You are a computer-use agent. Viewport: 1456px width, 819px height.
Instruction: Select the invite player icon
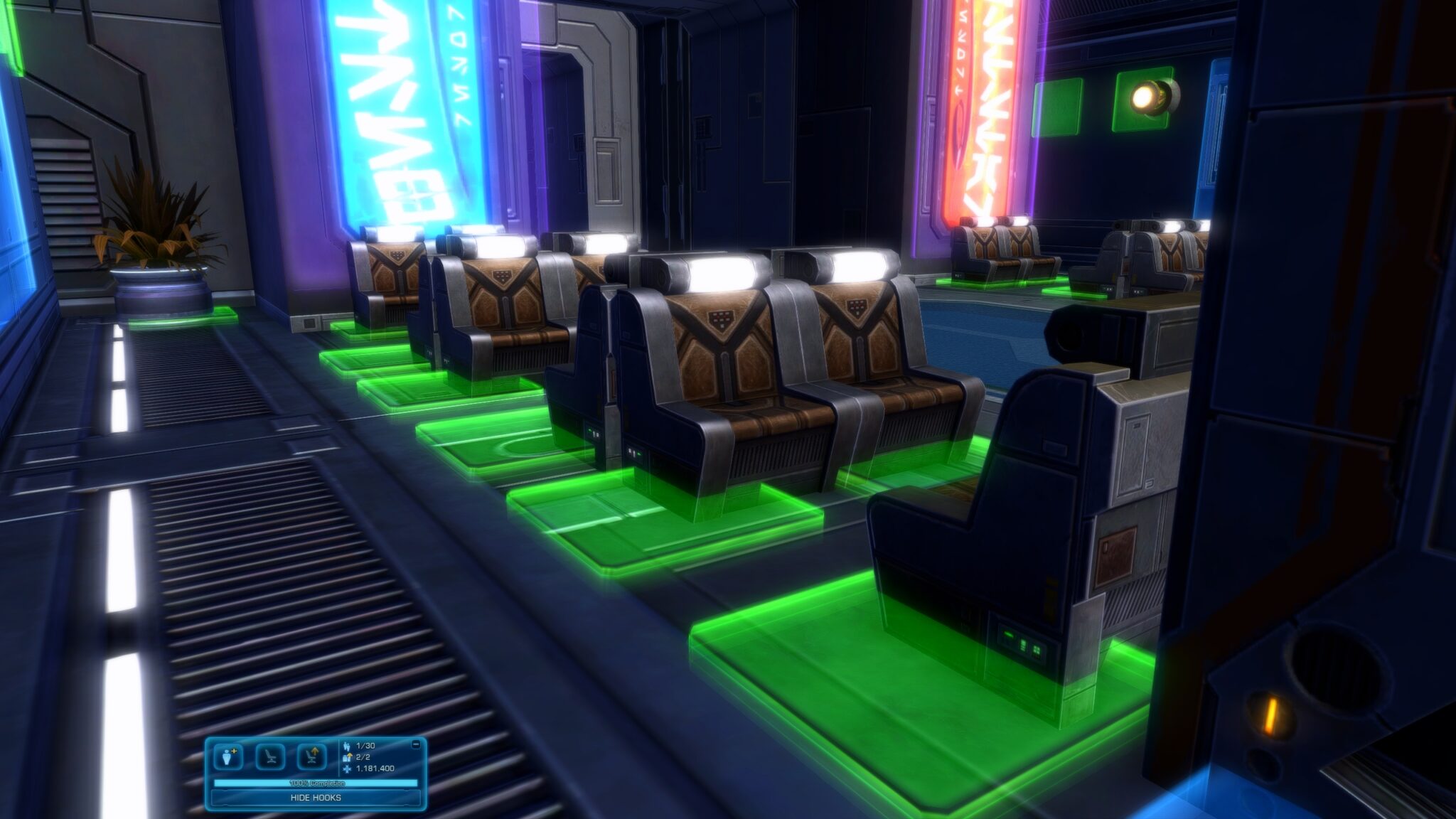(227, 756)
